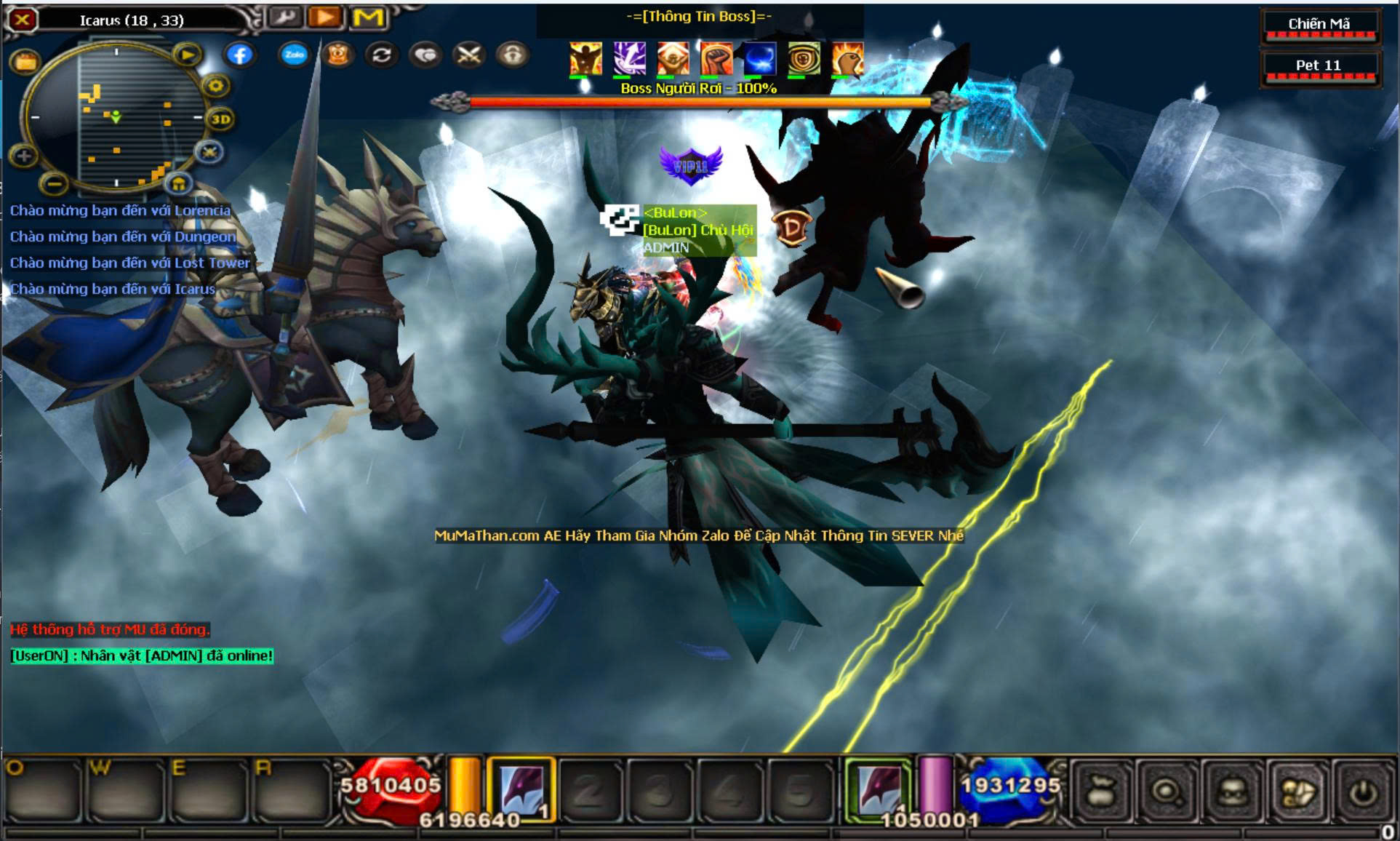Screen dimensions: 1400x841
Task: Select the yellow-framed wing skill slot
Action: coord(521,789)
